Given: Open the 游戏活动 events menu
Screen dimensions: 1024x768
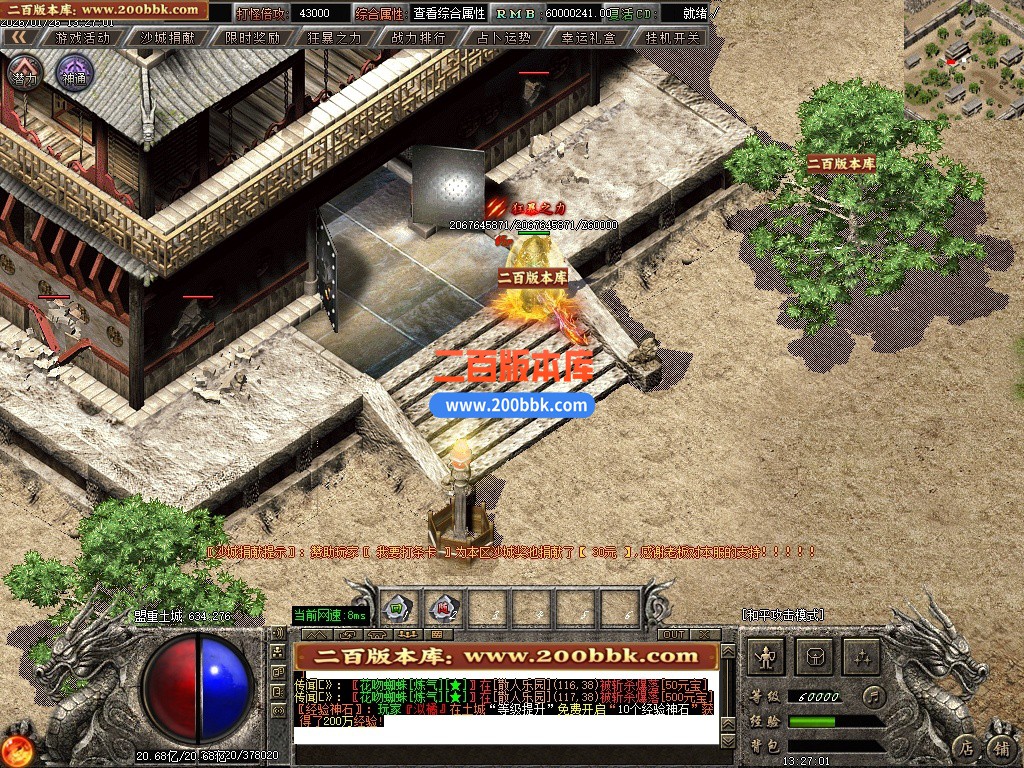Looking at the screenshot, I should (x=83, y=37).
